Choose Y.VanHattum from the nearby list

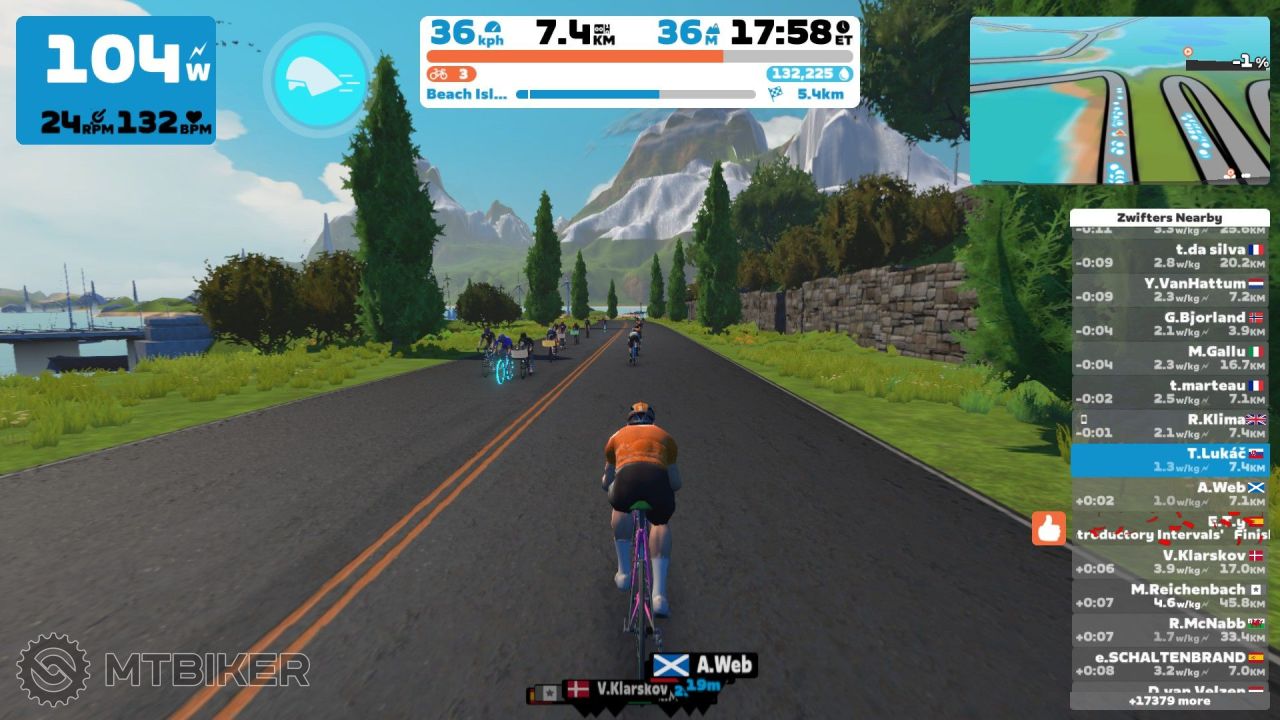click(x=1170, y=290)
